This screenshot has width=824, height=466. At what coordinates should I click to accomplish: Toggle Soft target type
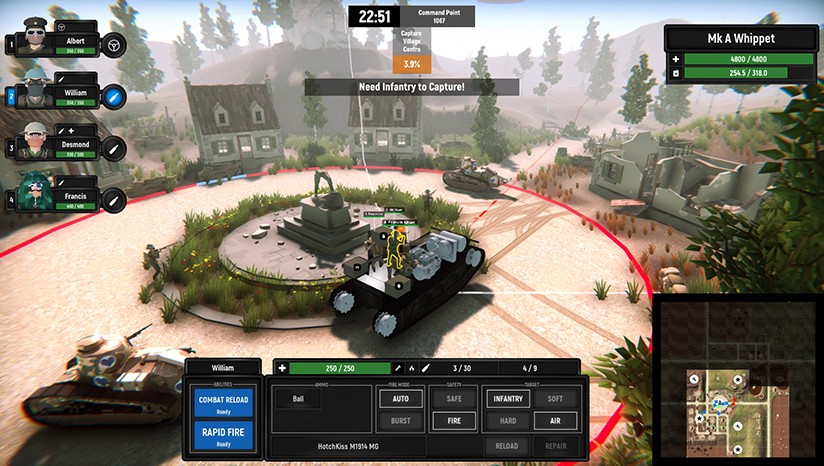point(555,397)
